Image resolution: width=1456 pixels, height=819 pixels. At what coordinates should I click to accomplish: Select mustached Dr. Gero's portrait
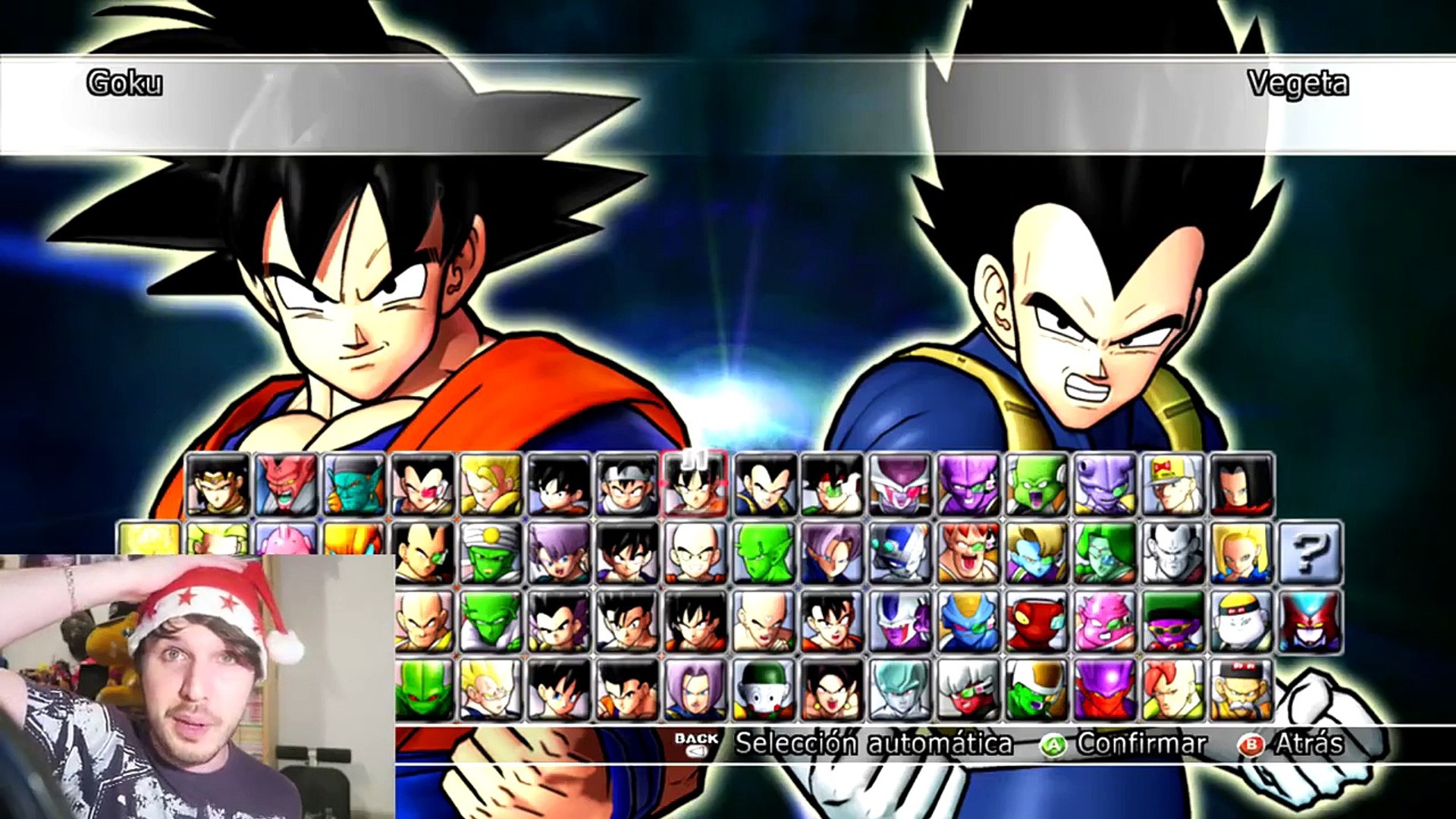coord(1241,689)
